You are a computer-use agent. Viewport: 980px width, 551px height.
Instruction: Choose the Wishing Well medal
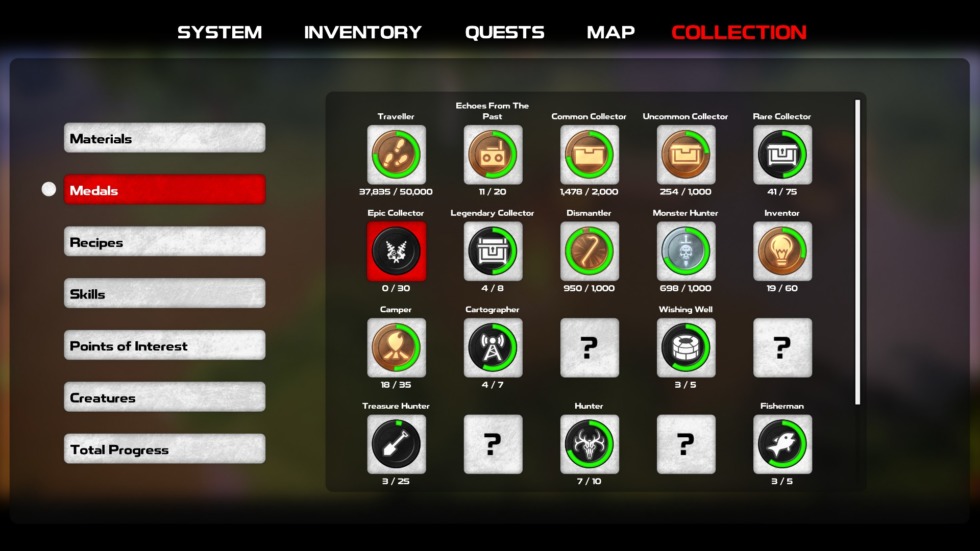(x=685, y=348)
